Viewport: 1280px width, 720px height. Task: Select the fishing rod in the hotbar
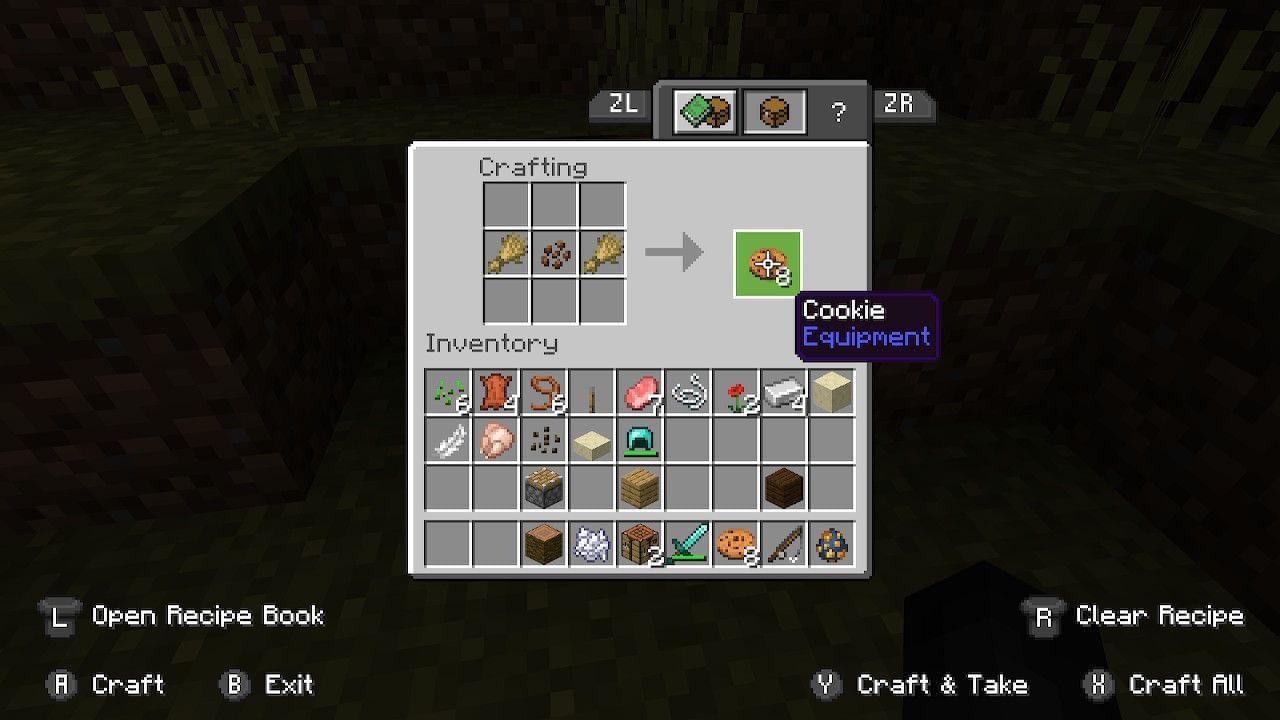[x=784, y=542]
